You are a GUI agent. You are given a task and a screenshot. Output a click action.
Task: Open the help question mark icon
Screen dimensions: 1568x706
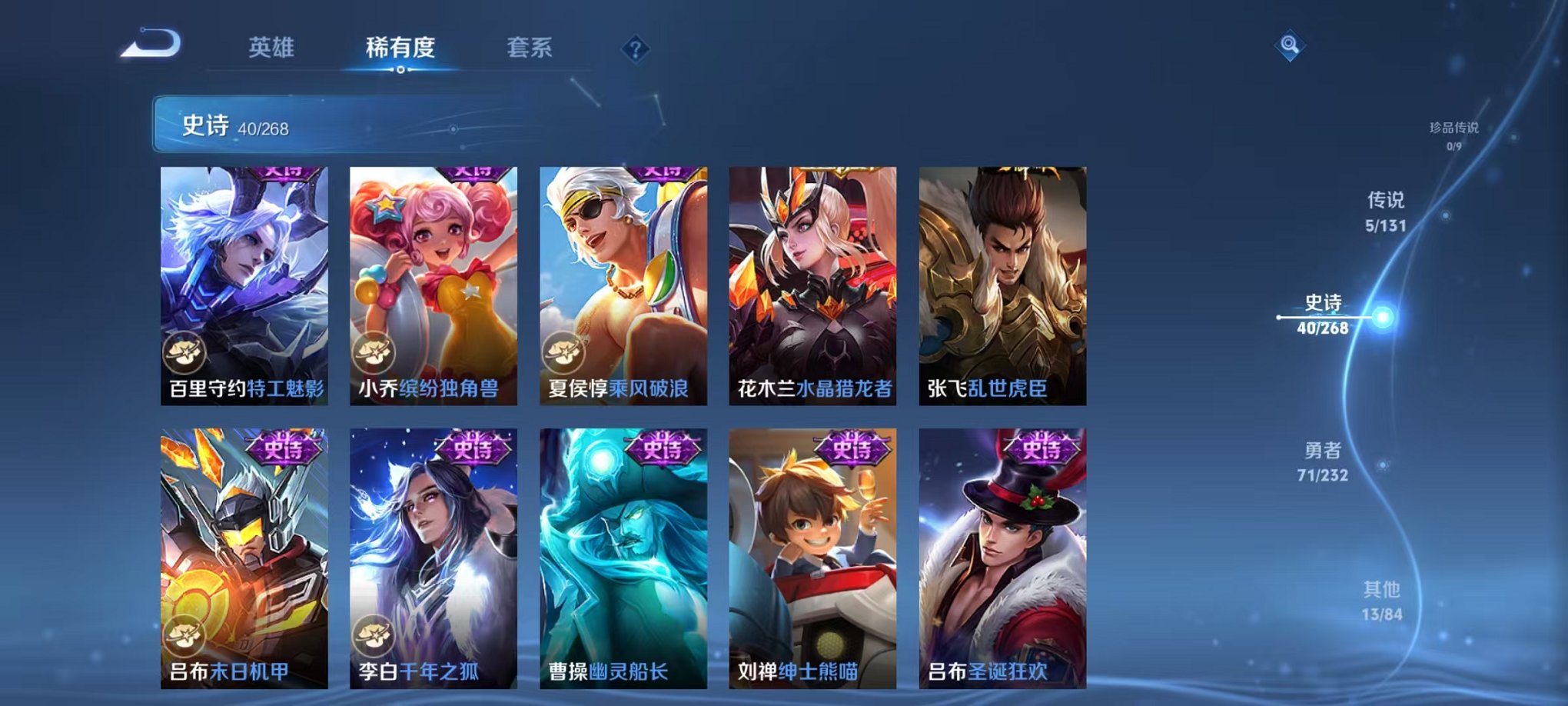pyautogui.click(x=634, y=49)
